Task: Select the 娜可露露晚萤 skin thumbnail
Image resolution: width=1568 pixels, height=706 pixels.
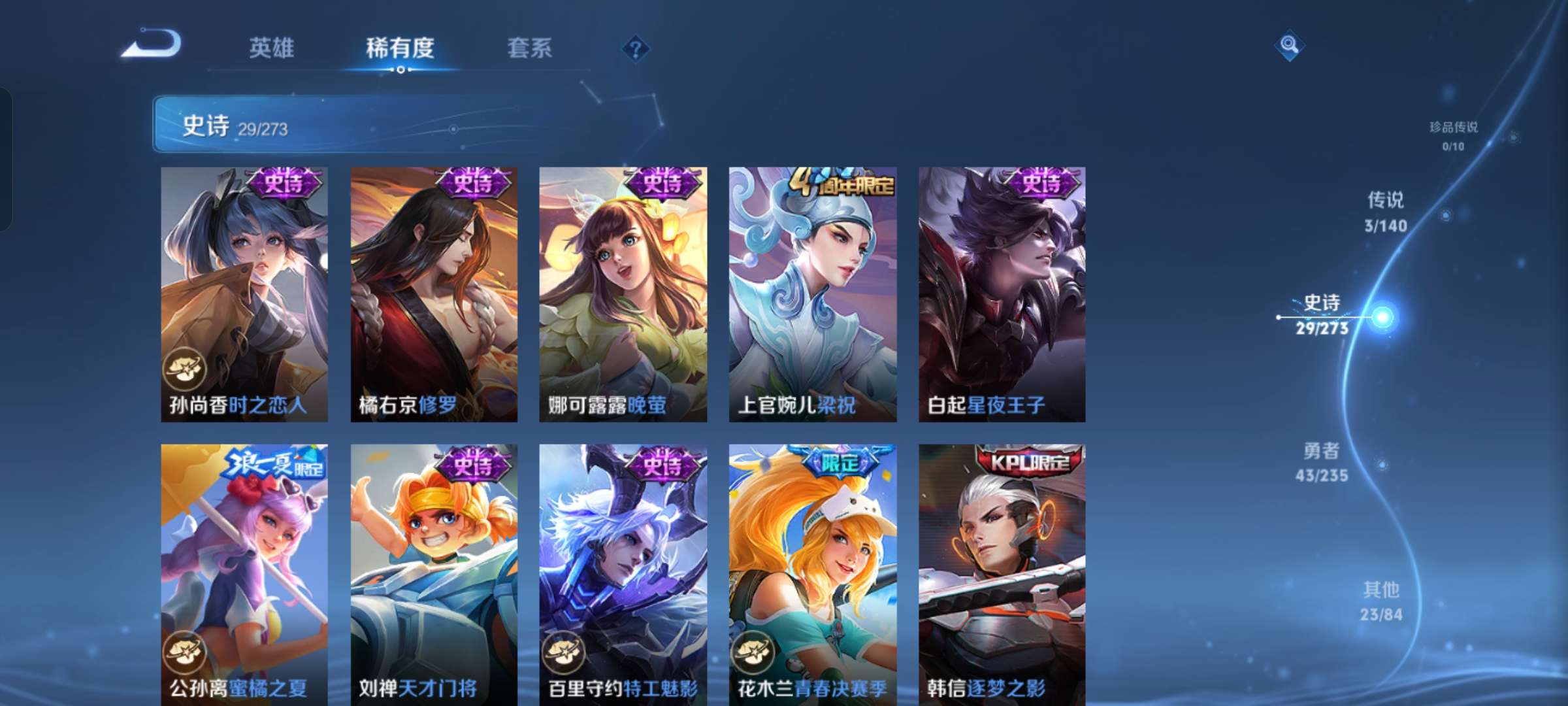Action: click(622, 294)
